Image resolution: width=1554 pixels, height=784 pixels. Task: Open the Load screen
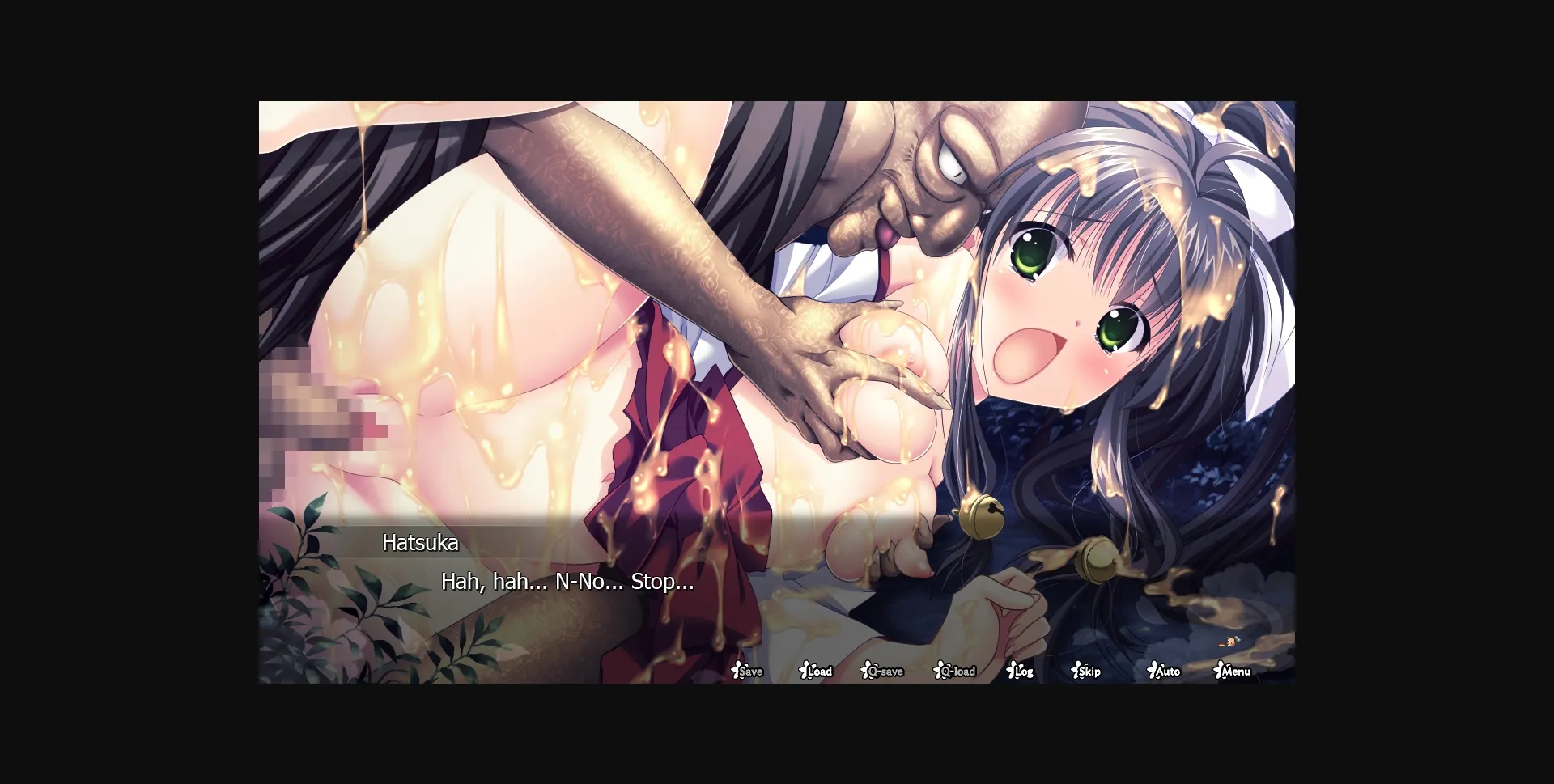click(819, 672)
